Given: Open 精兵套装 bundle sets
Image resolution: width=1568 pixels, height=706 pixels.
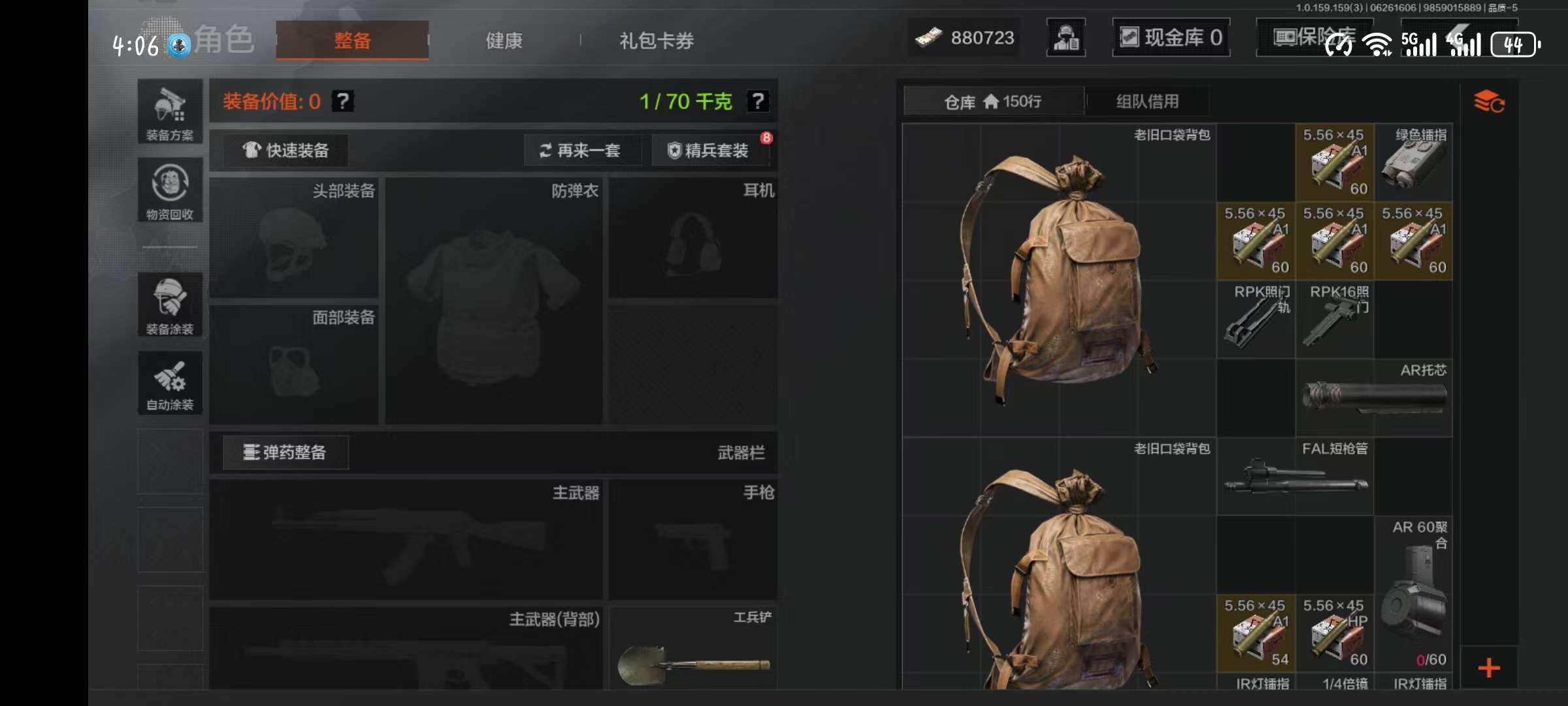Looking at the screenshot, I should 708,150.
